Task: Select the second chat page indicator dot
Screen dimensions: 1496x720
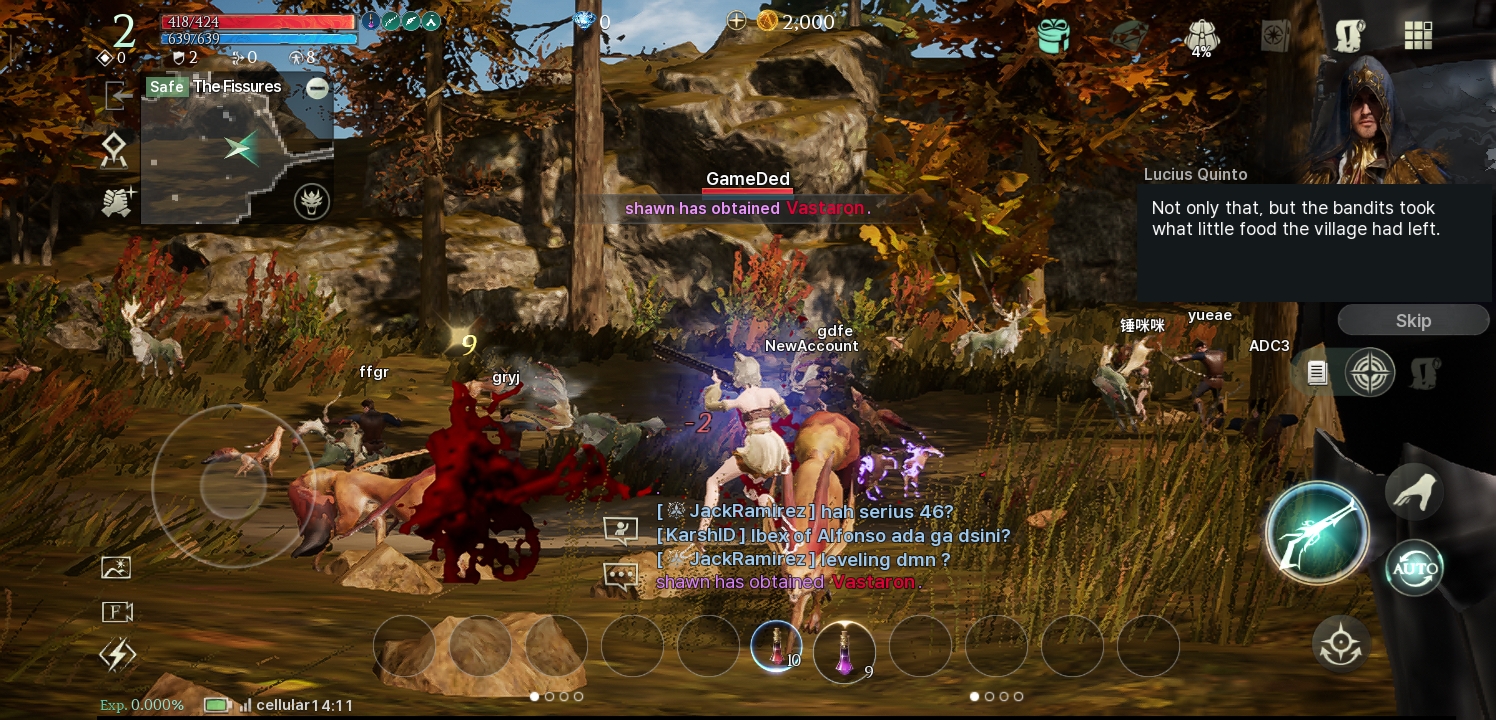Action: pyautogui.click(x=990, y=697)
